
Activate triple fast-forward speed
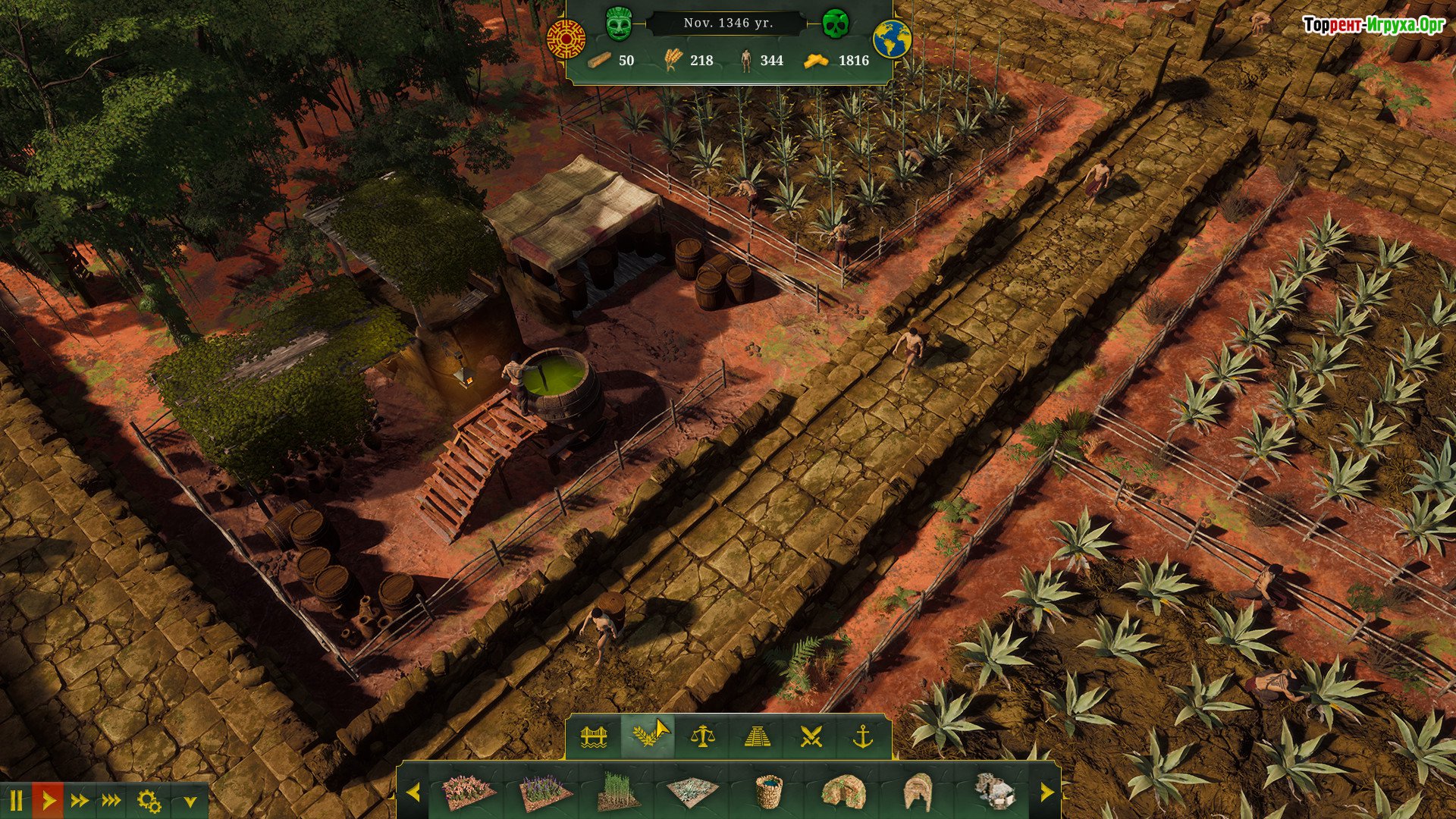click(x=111, y=800)
